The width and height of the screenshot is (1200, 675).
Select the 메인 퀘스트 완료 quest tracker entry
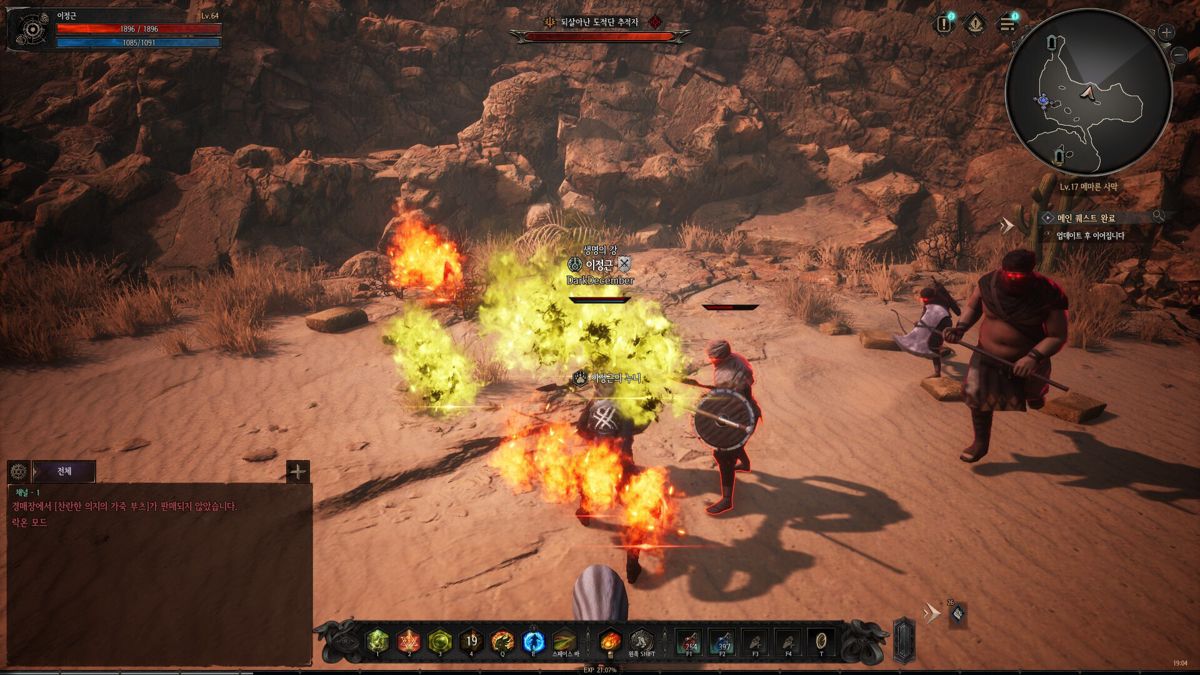[x=1085, y=217]
